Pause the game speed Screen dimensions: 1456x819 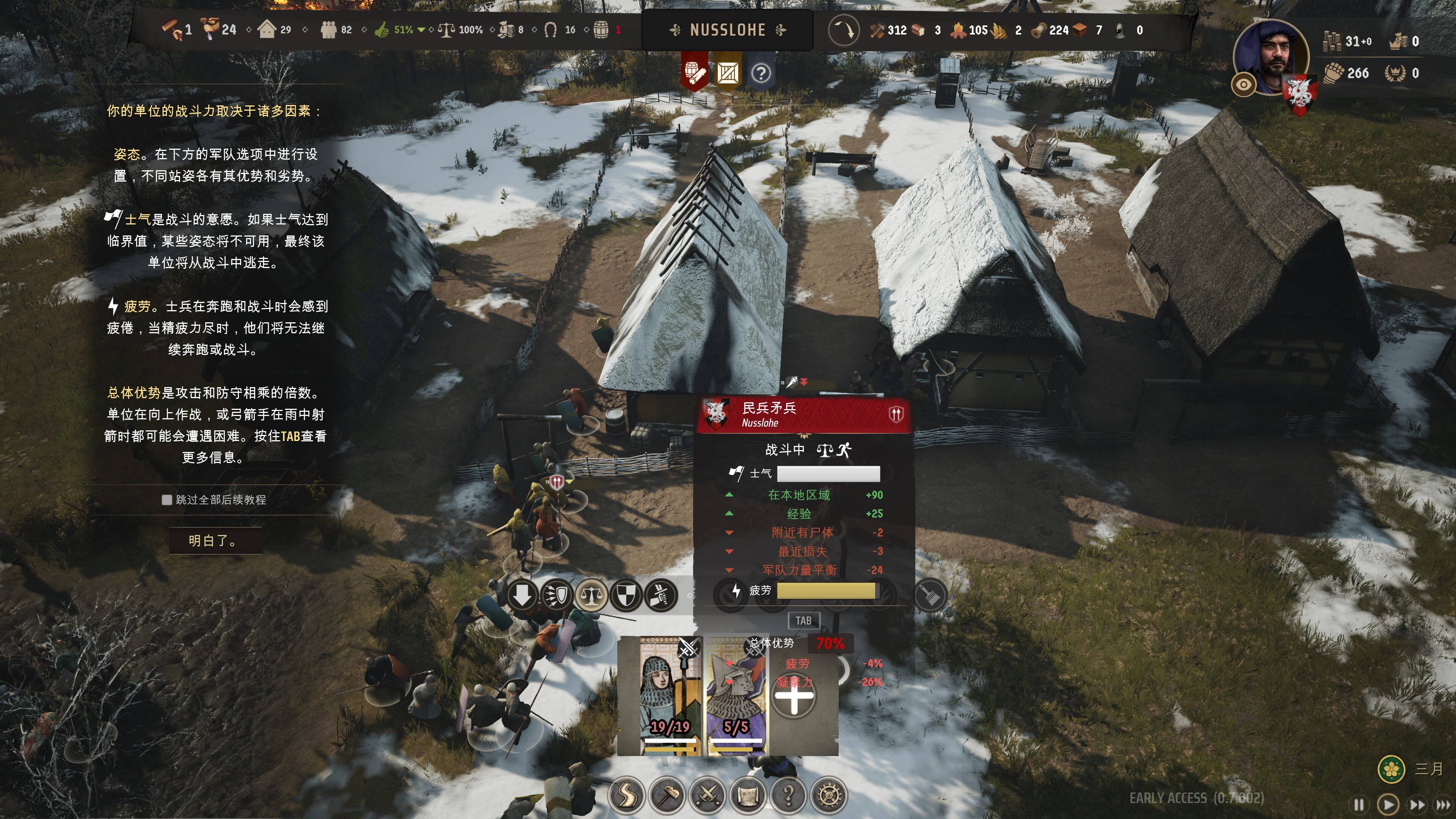point(1359,804)
